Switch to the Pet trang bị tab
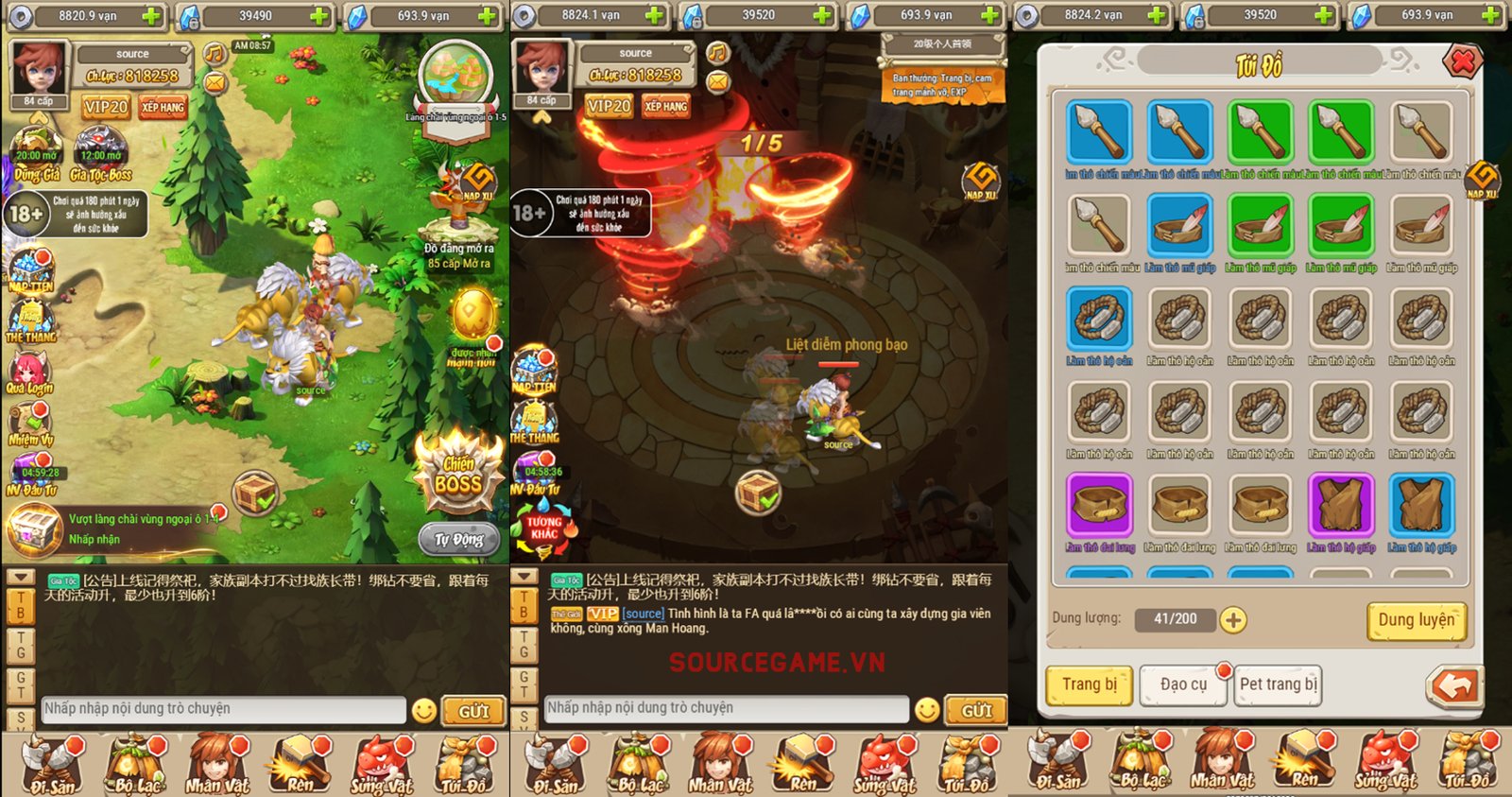1512x797 pixels. pyautogui.click(x=1278, y=685)
